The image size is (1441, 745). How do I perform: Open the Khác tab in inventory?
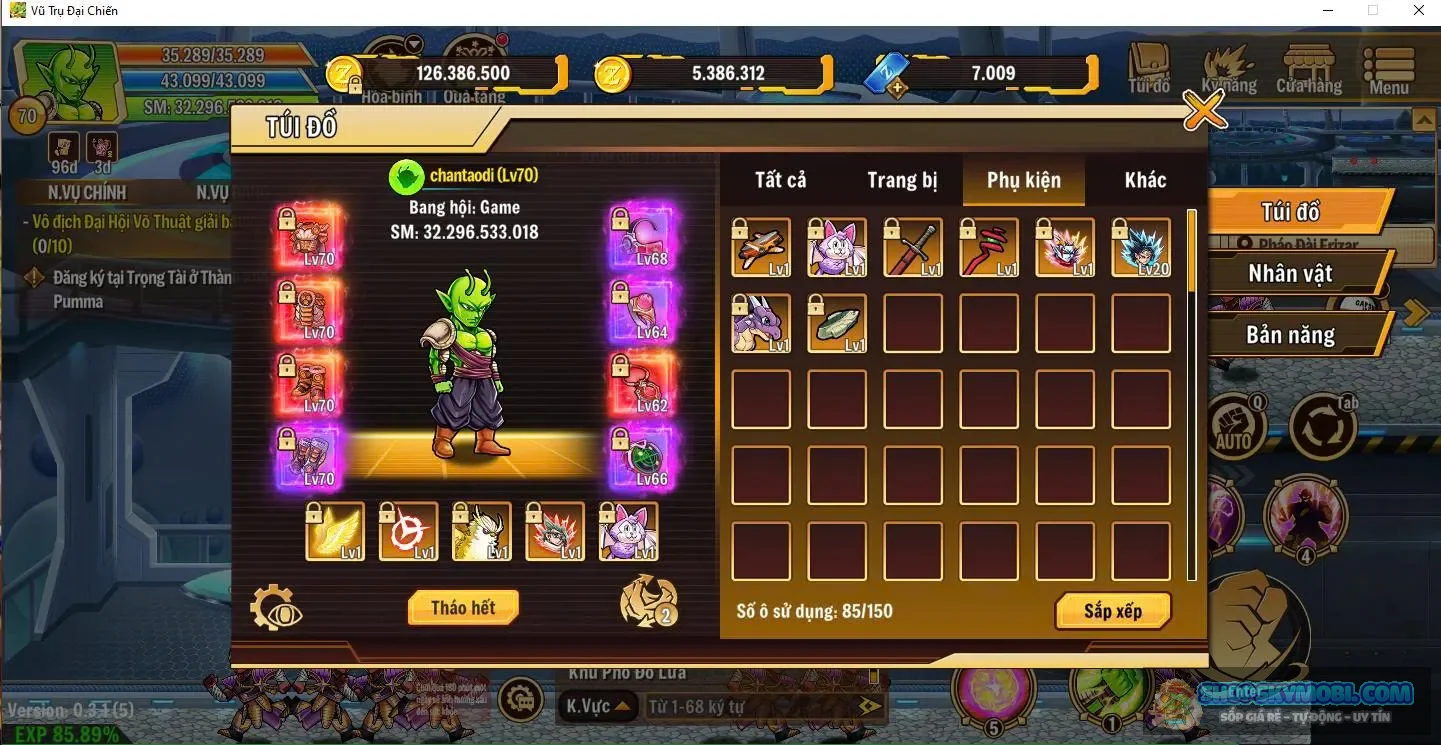pos(1146,180)
